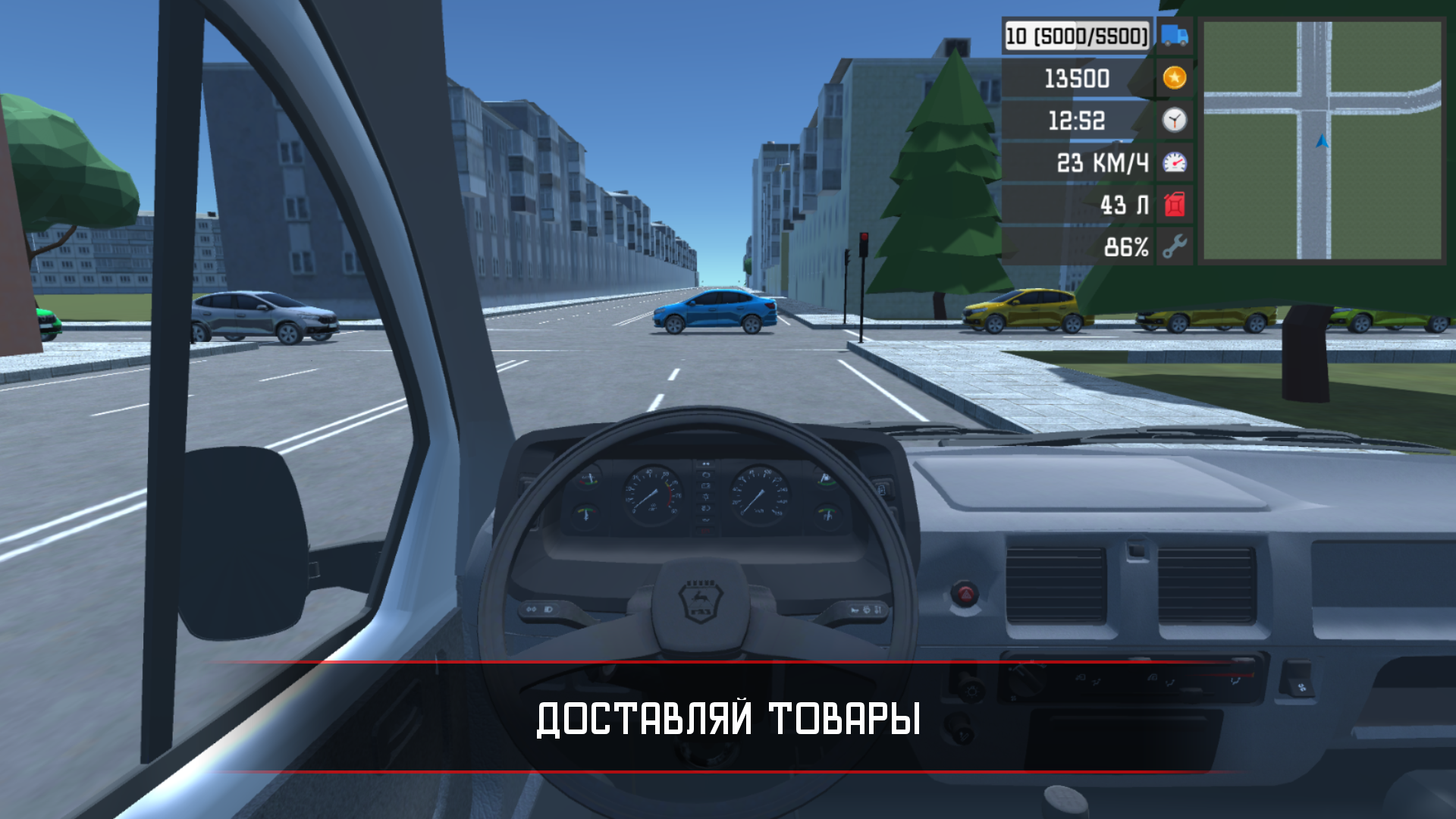The height and width of the screenshot is (819, 1456).
Task: Click the central climate control knob
Action: point(1025,682)
